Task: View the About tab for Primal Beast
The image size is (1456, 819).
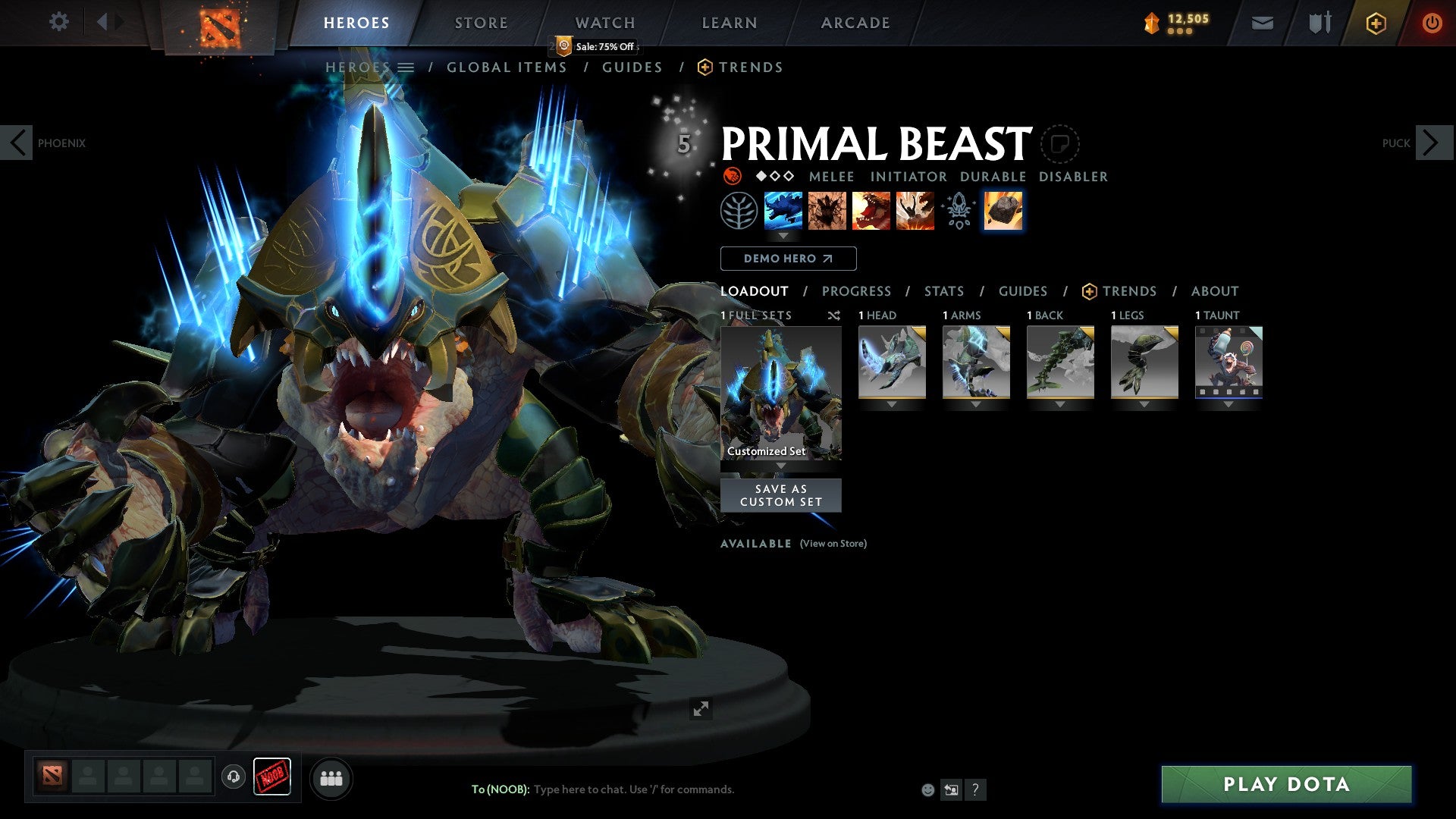Action: (1214, 291)
